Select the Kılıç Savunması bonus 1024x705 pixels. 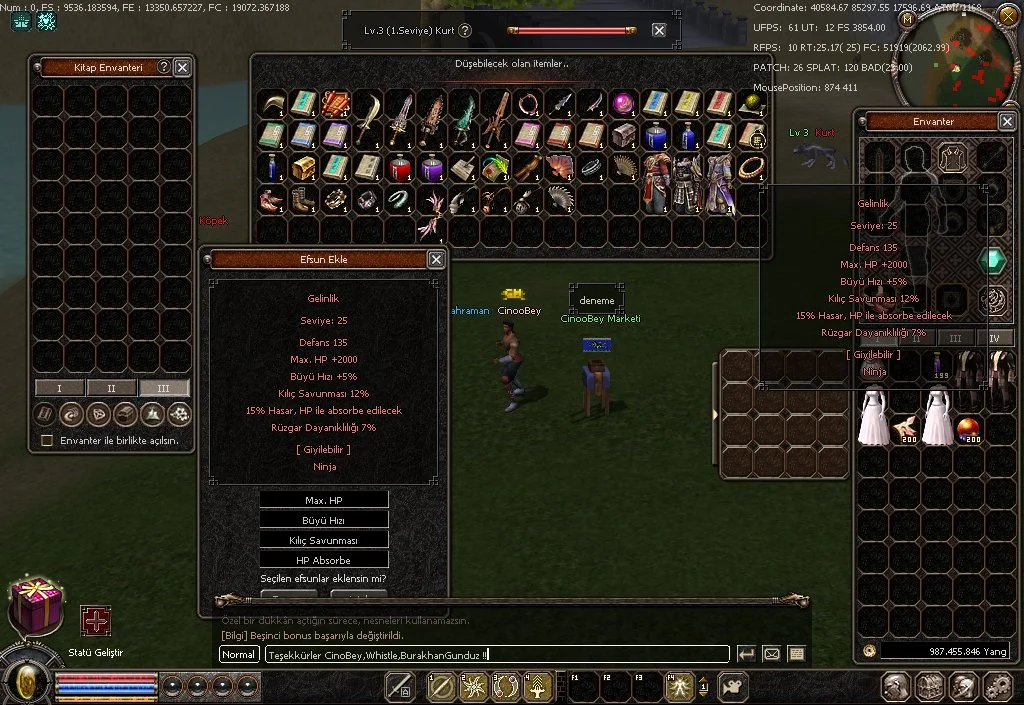click(x=323, y=540)
